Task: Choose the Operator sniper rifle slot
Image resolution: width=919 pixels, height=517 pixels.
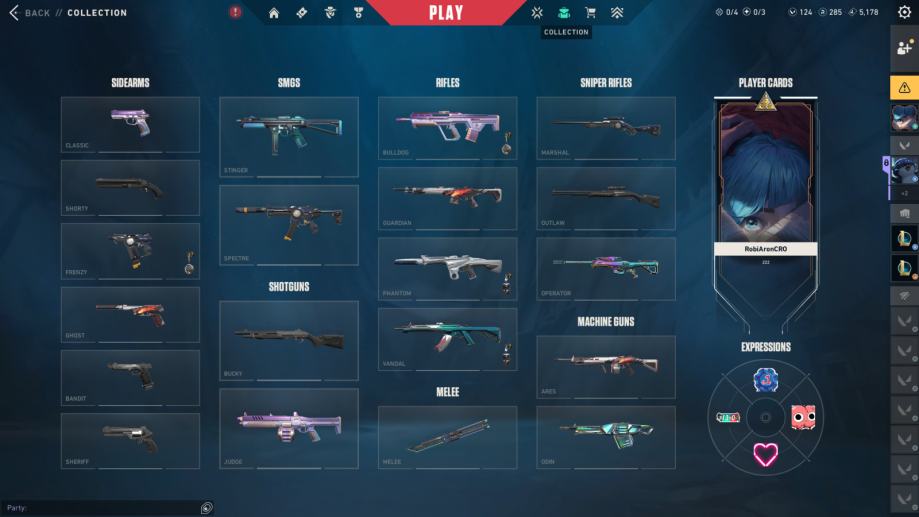Action: 605,269
